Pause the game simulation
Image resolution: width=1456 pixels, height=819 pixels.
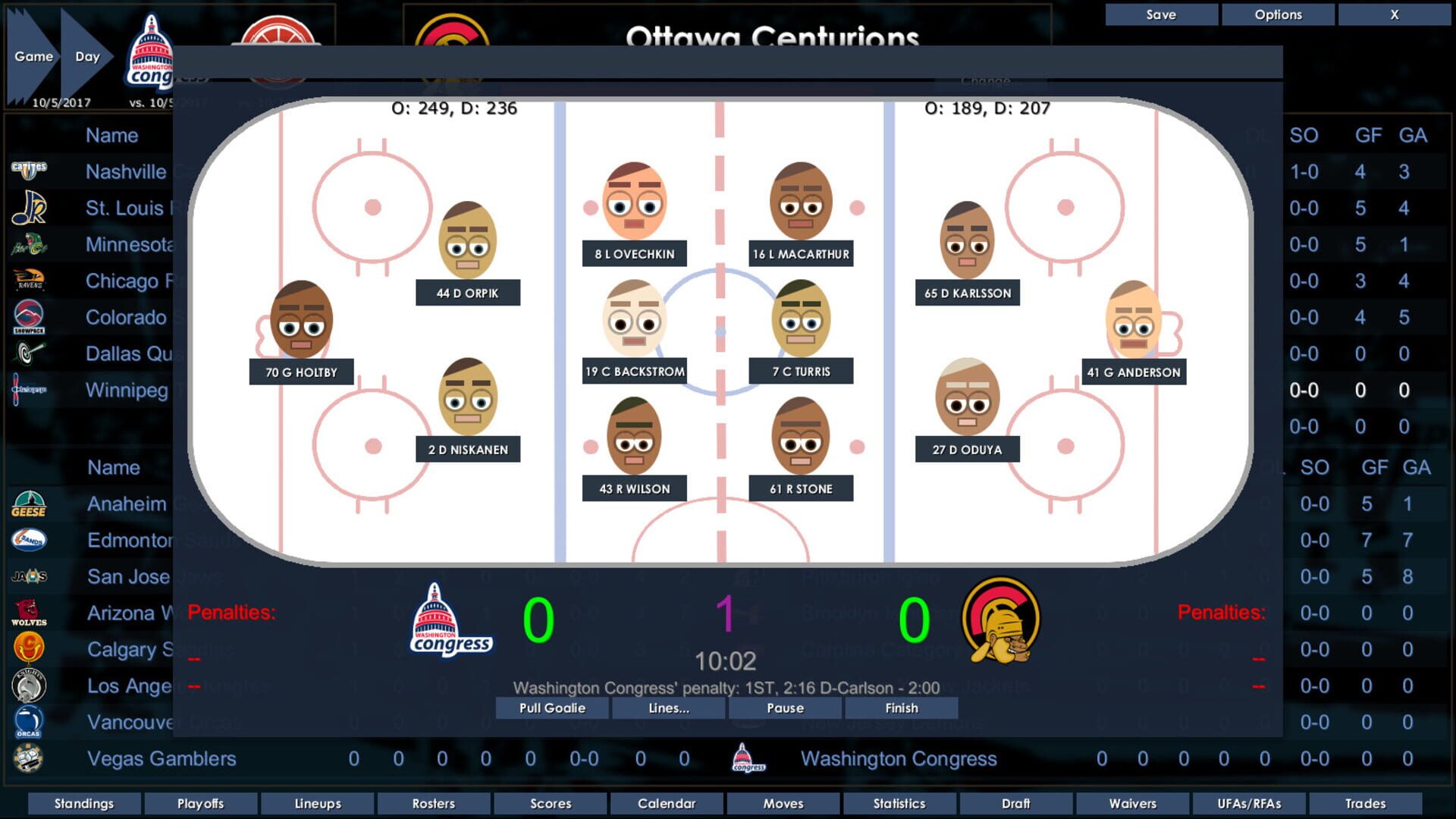[784, 708]
